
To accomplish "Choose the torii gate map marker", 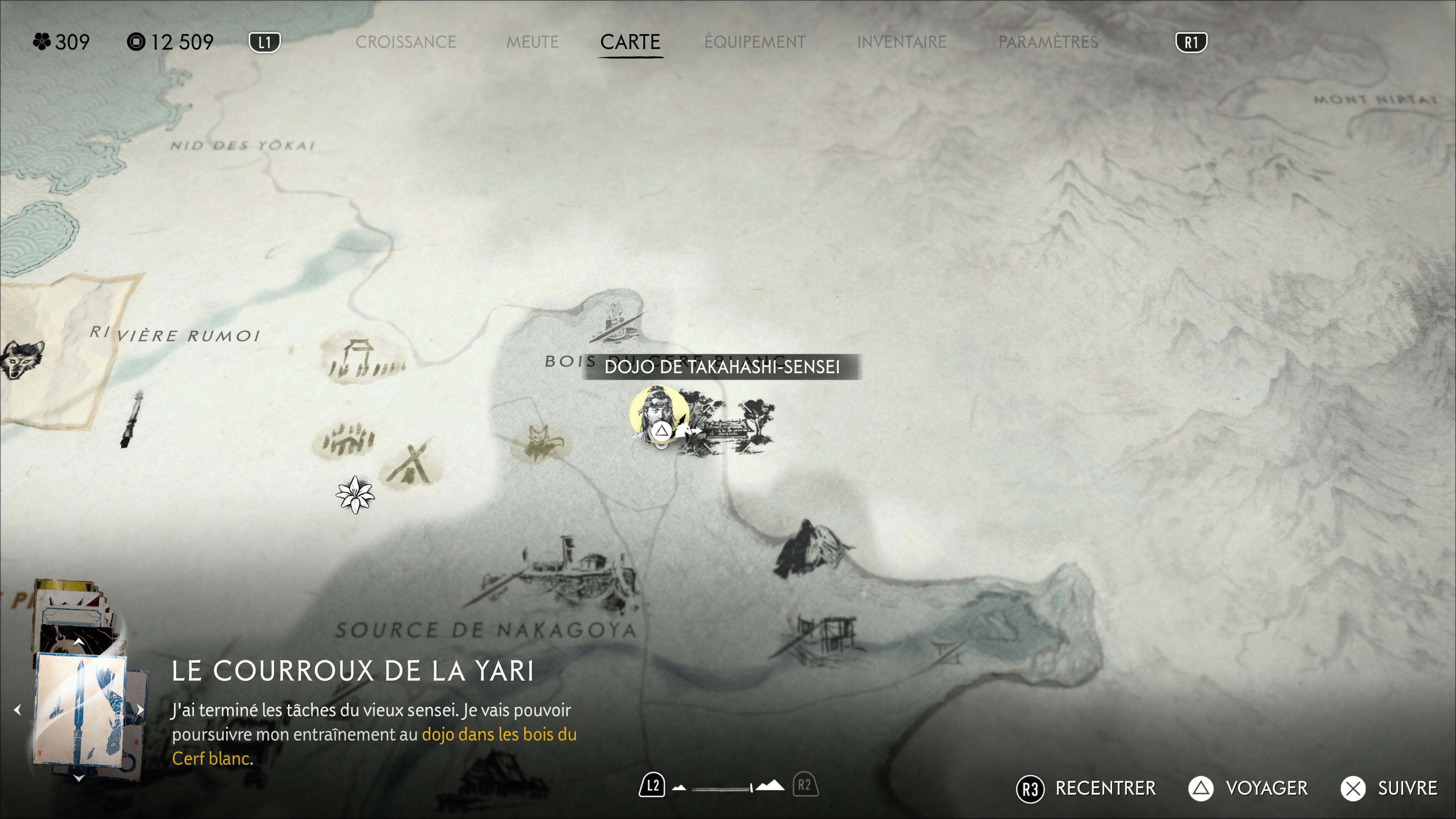I will click(x=361, y=358).
